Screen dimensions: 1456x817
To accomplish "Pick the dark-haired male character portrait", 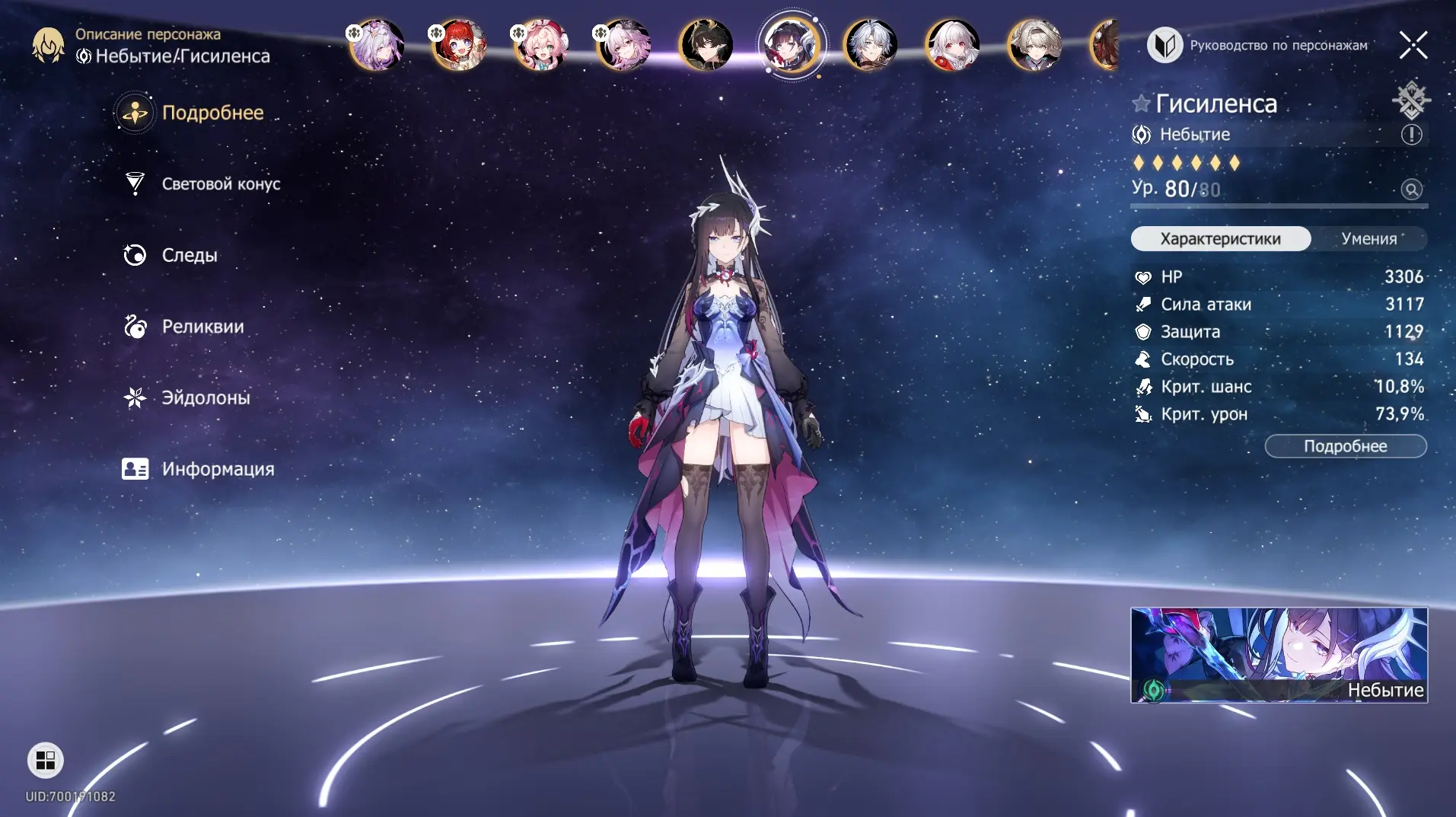I will point(706,45).
